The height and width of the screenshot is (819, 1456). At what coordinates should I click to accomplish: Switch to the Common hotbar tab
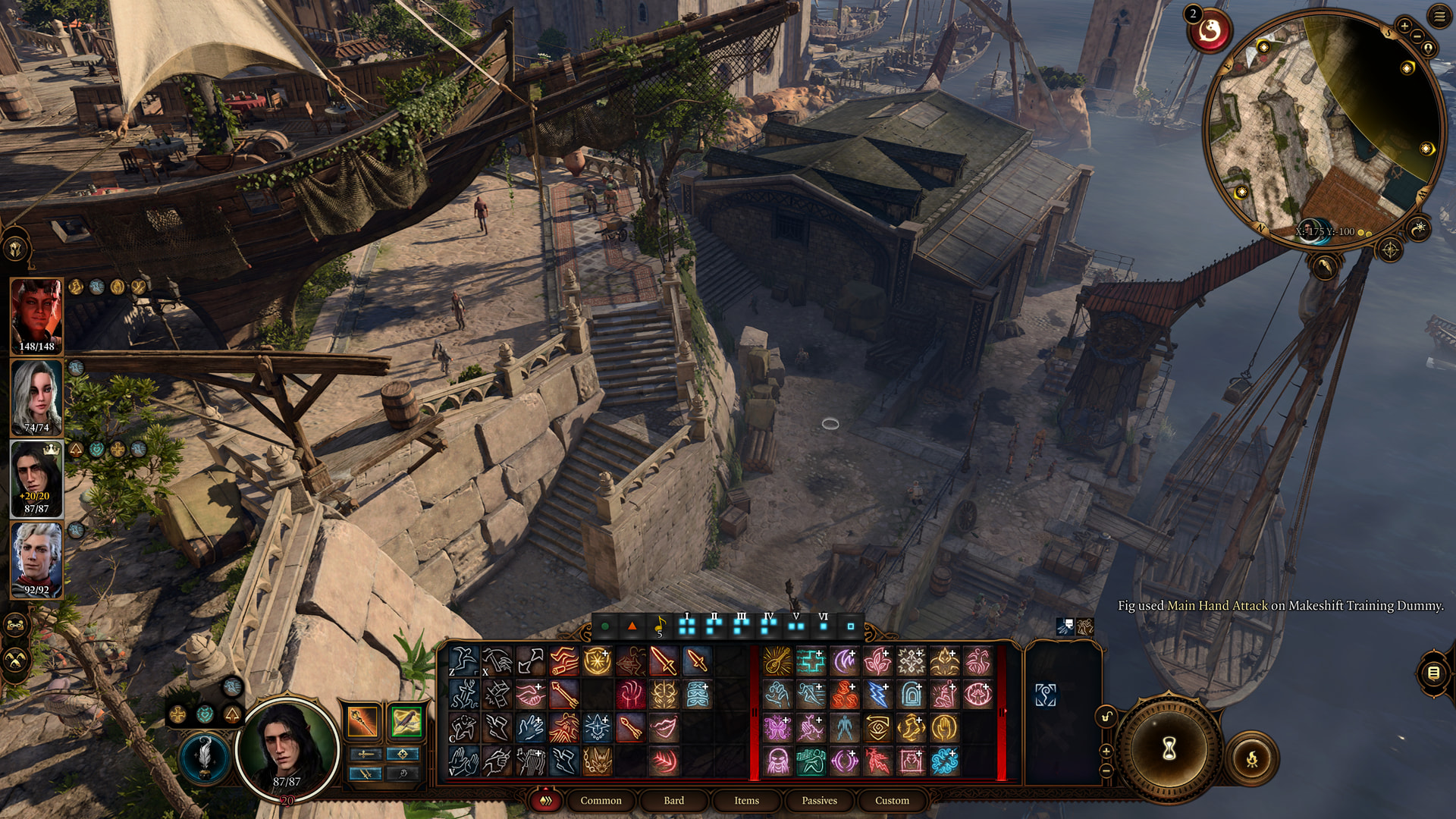pos(601,800)
